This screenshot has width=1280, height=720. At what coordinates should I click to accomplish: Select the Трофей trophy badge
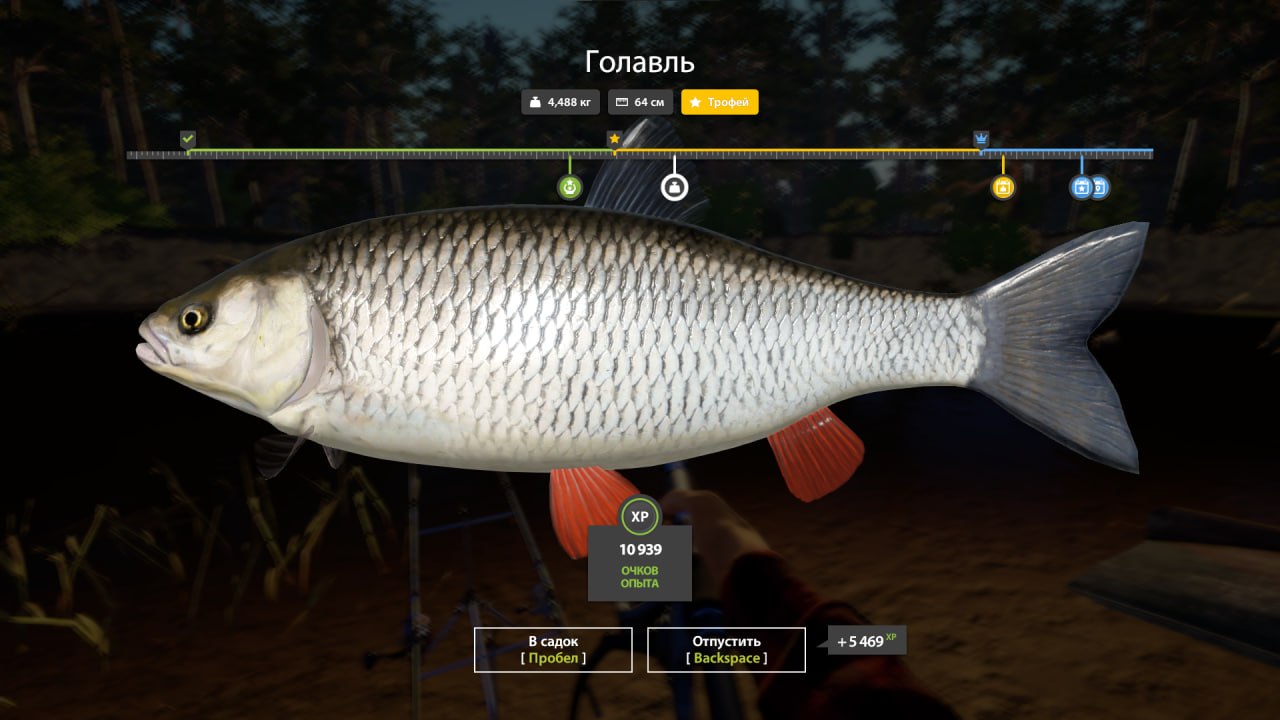(x=720, y=101)
